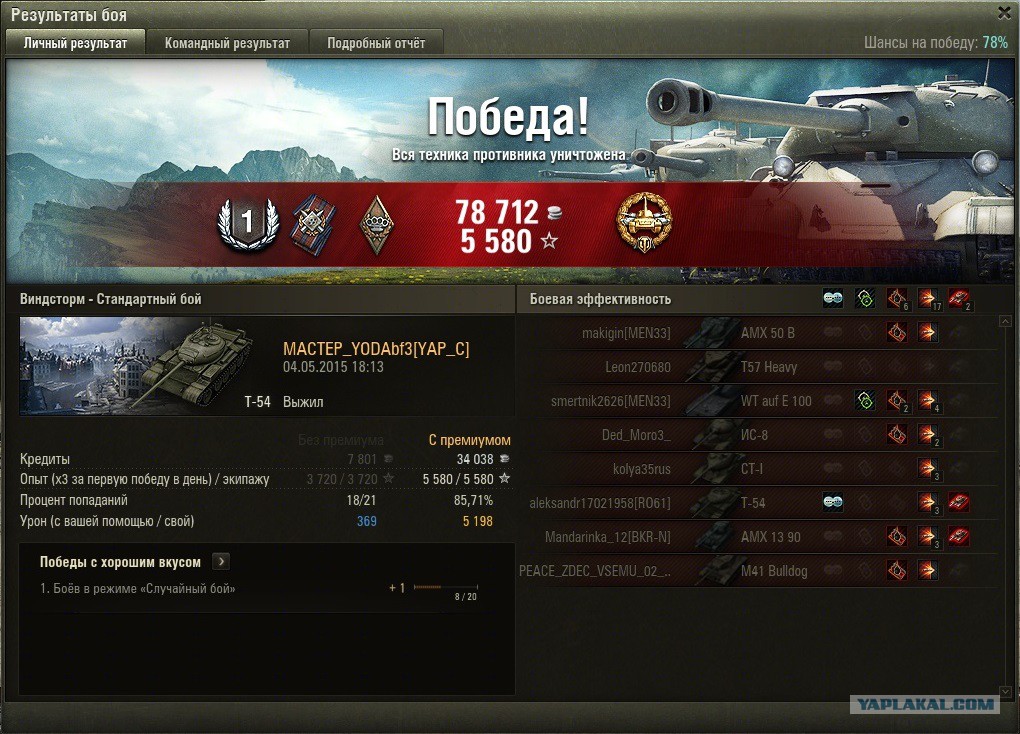Select the Личный результат tab
This screenshot has width=1020, height=734.
(75, 43)
